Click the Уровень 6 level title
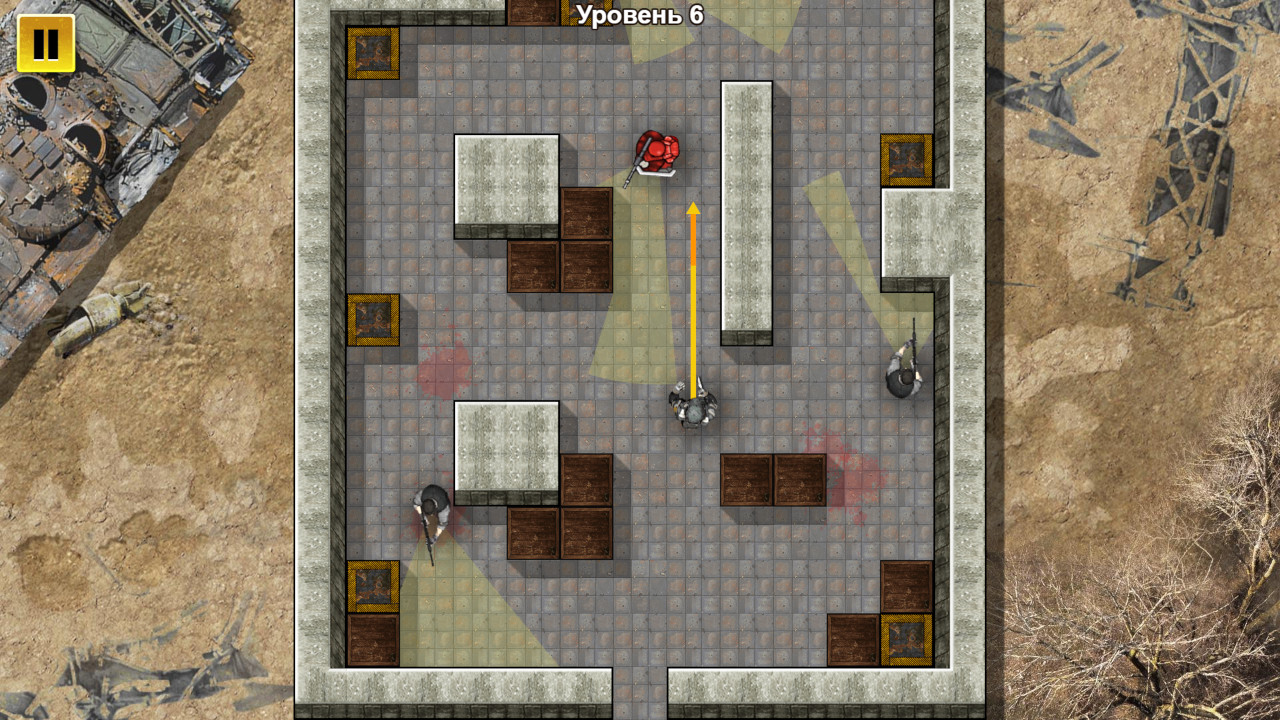Image resolution: width=1280 pixels, height=720 pixels. tap(639, 15)
